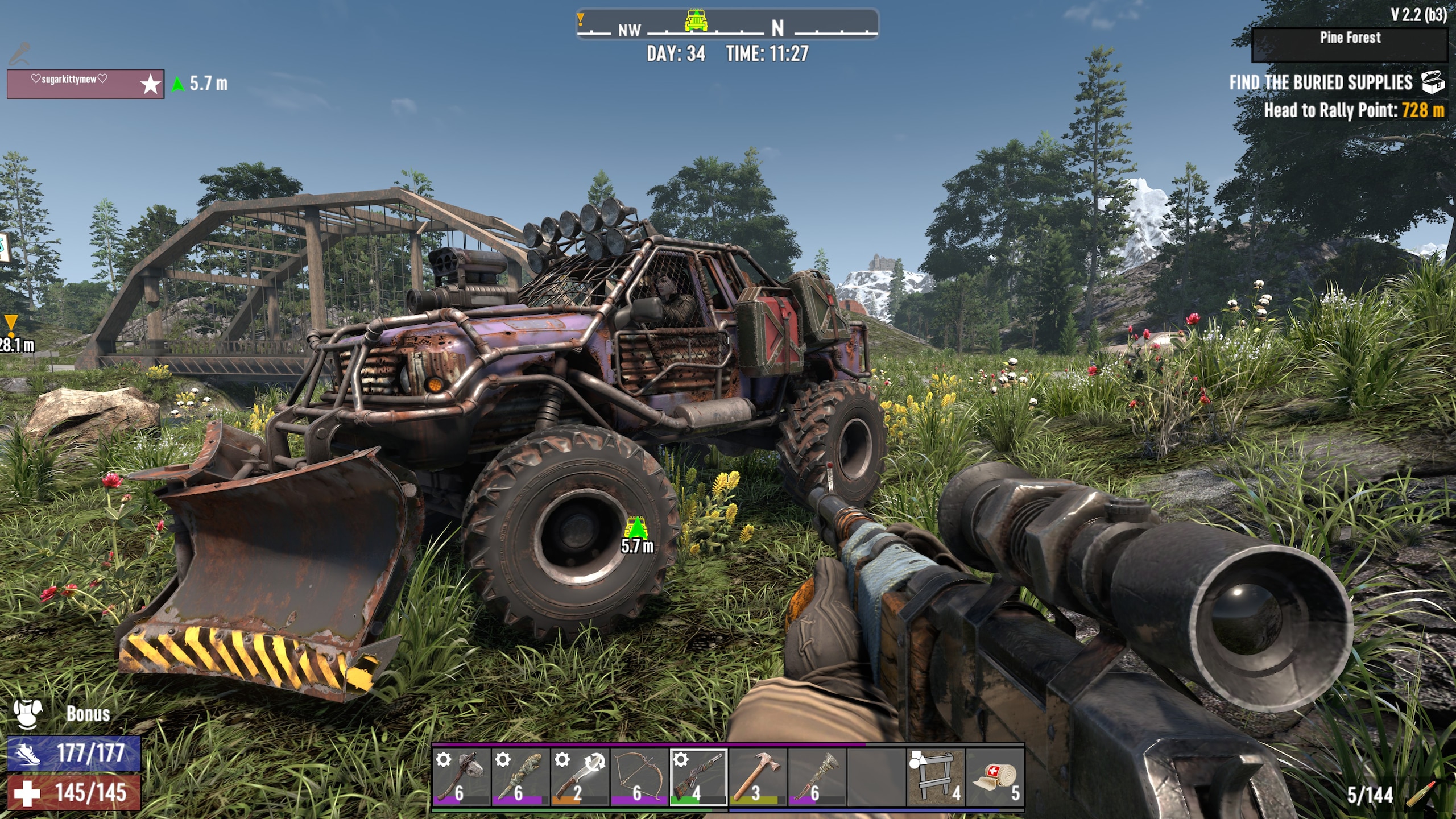
Task: Select the wood frame block slot
Action: pyautogui.click(x=936, y=777)
